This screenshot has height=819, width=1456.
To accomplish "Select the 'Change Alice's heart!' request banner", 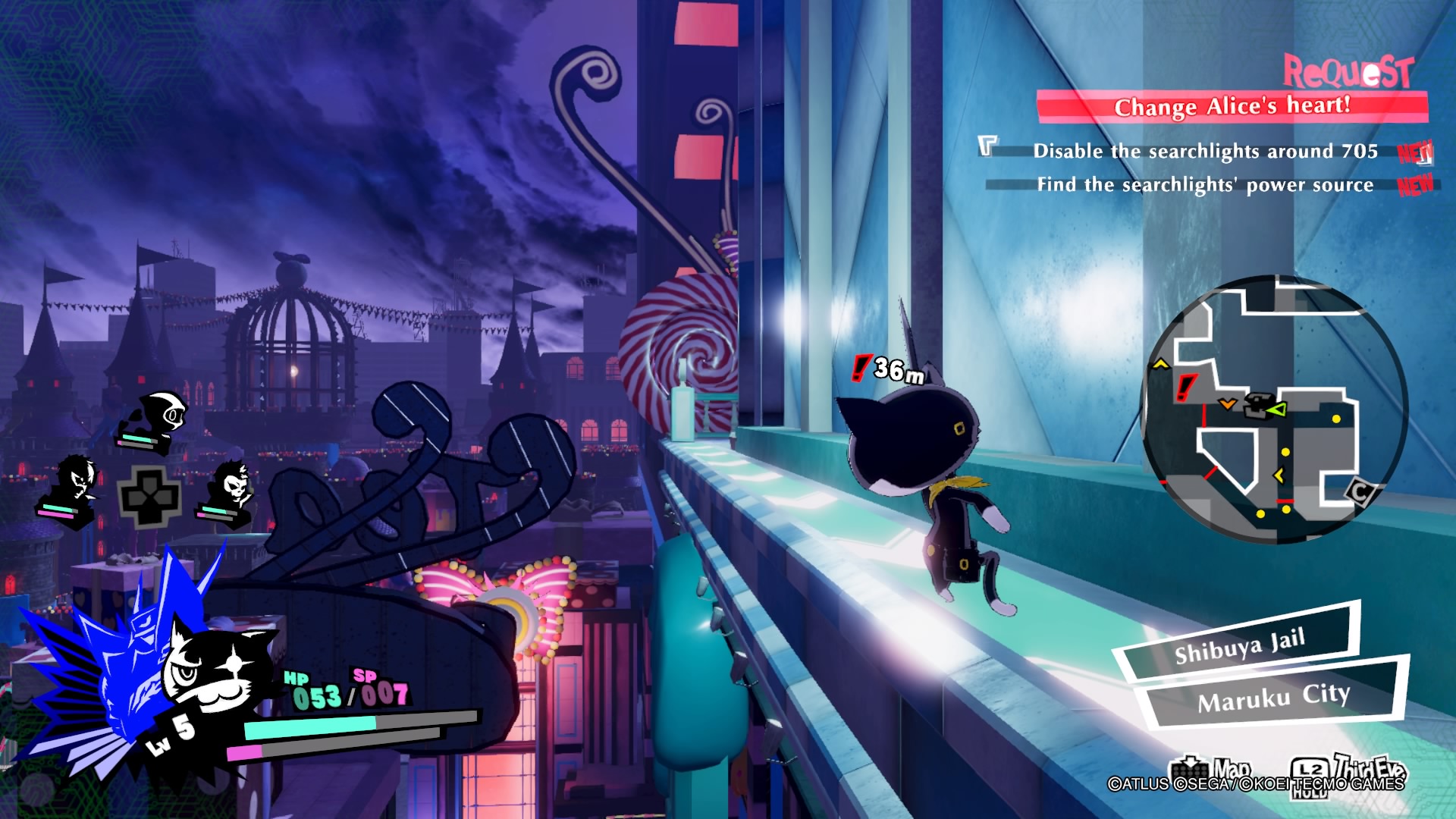I will [1232, 107].
